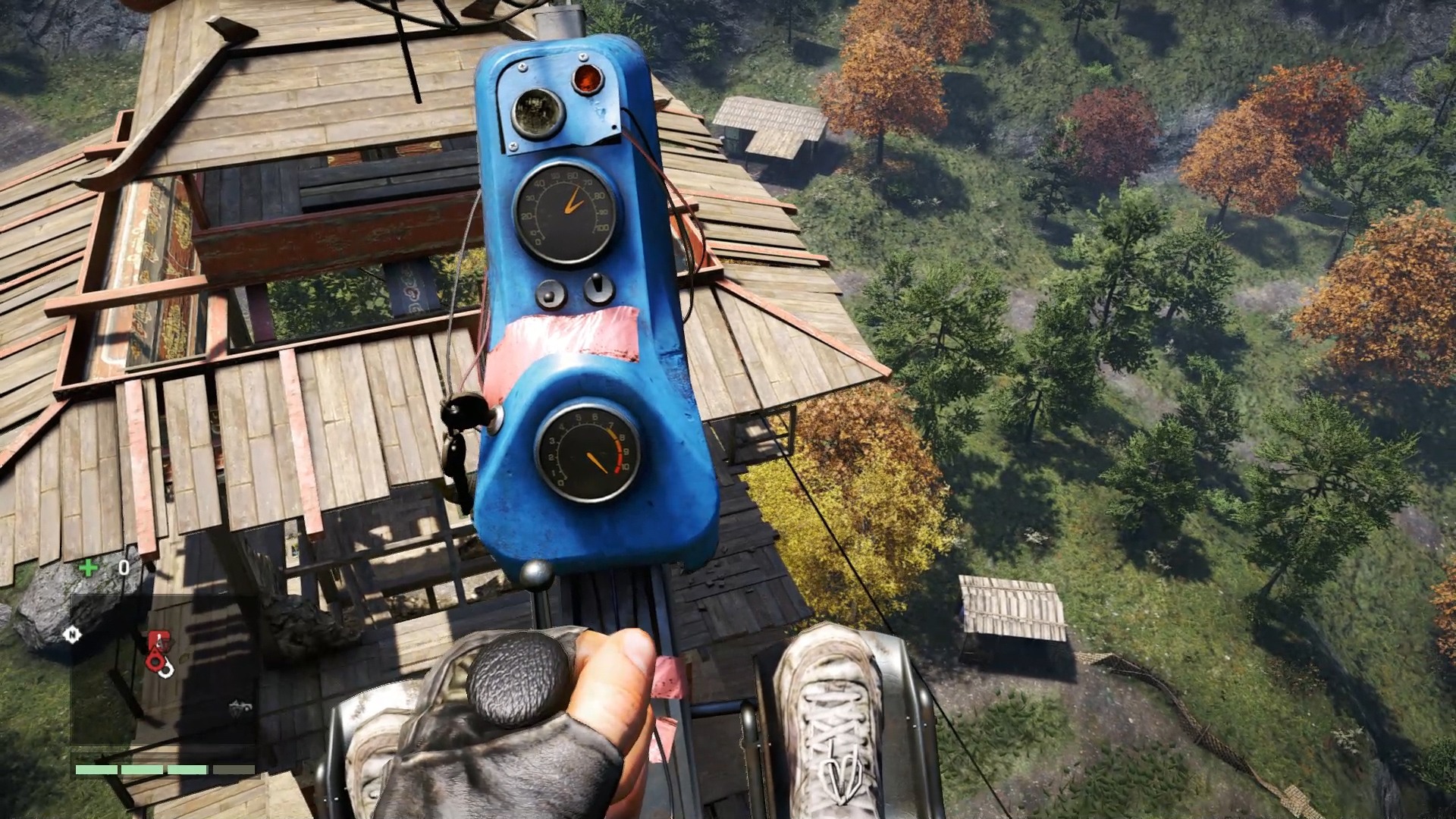The image size is (1456, 819).
Task: Click the north 'N' compass marker
Action: click(x=73, y=635)
